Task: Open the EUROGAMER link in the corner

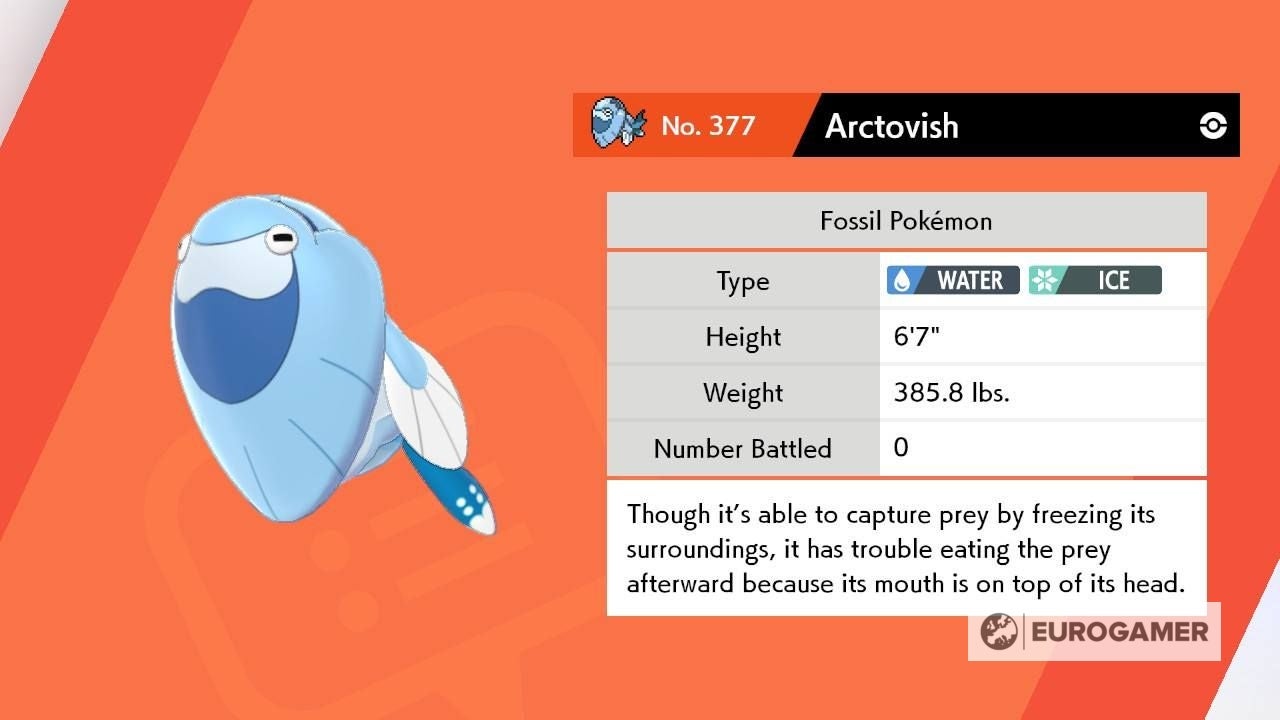Action: click(x=1095, y=631)
